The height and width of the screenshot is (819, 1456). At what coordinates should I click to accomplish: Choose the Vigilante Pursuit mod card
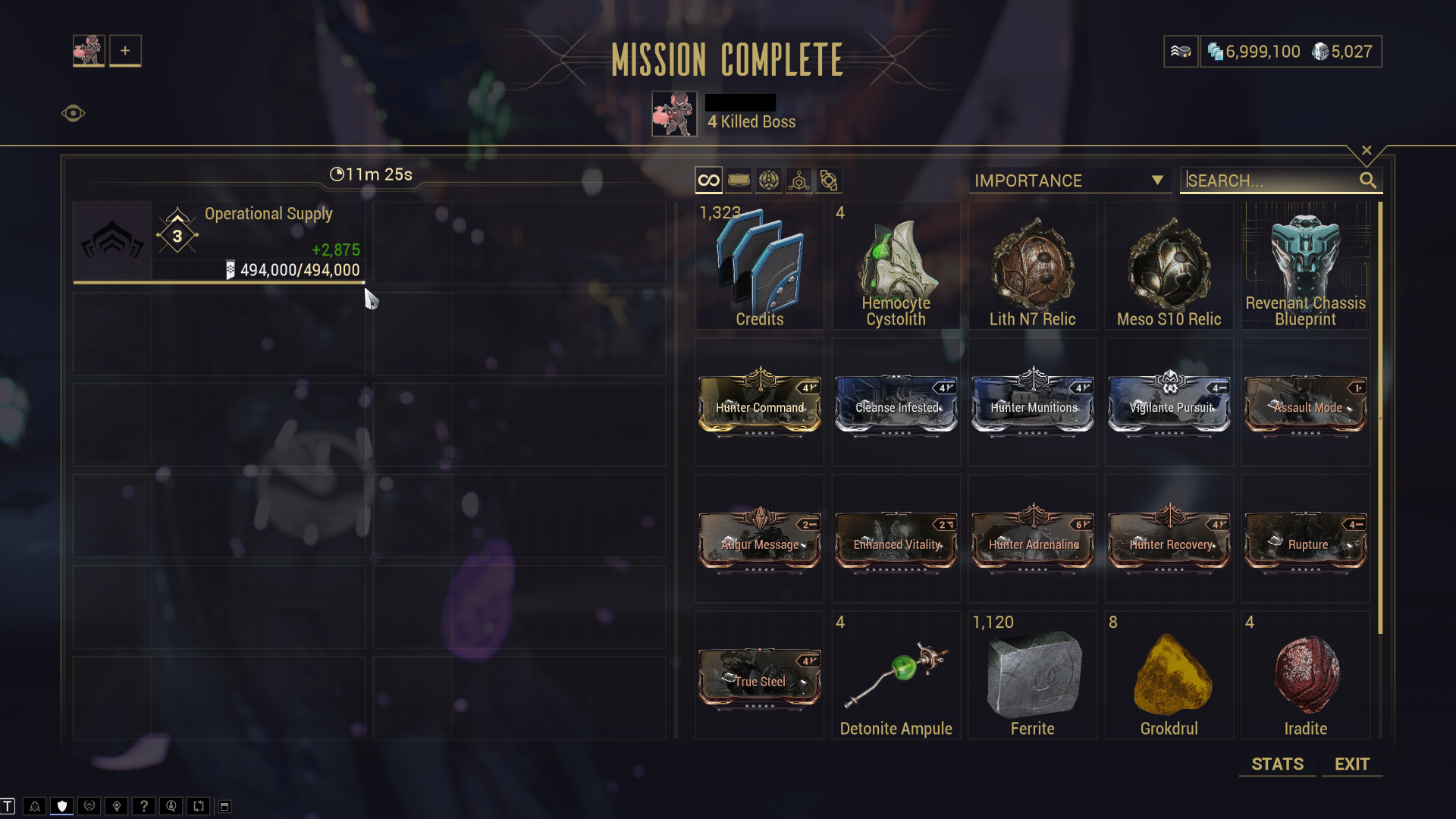click(1169, 403)
